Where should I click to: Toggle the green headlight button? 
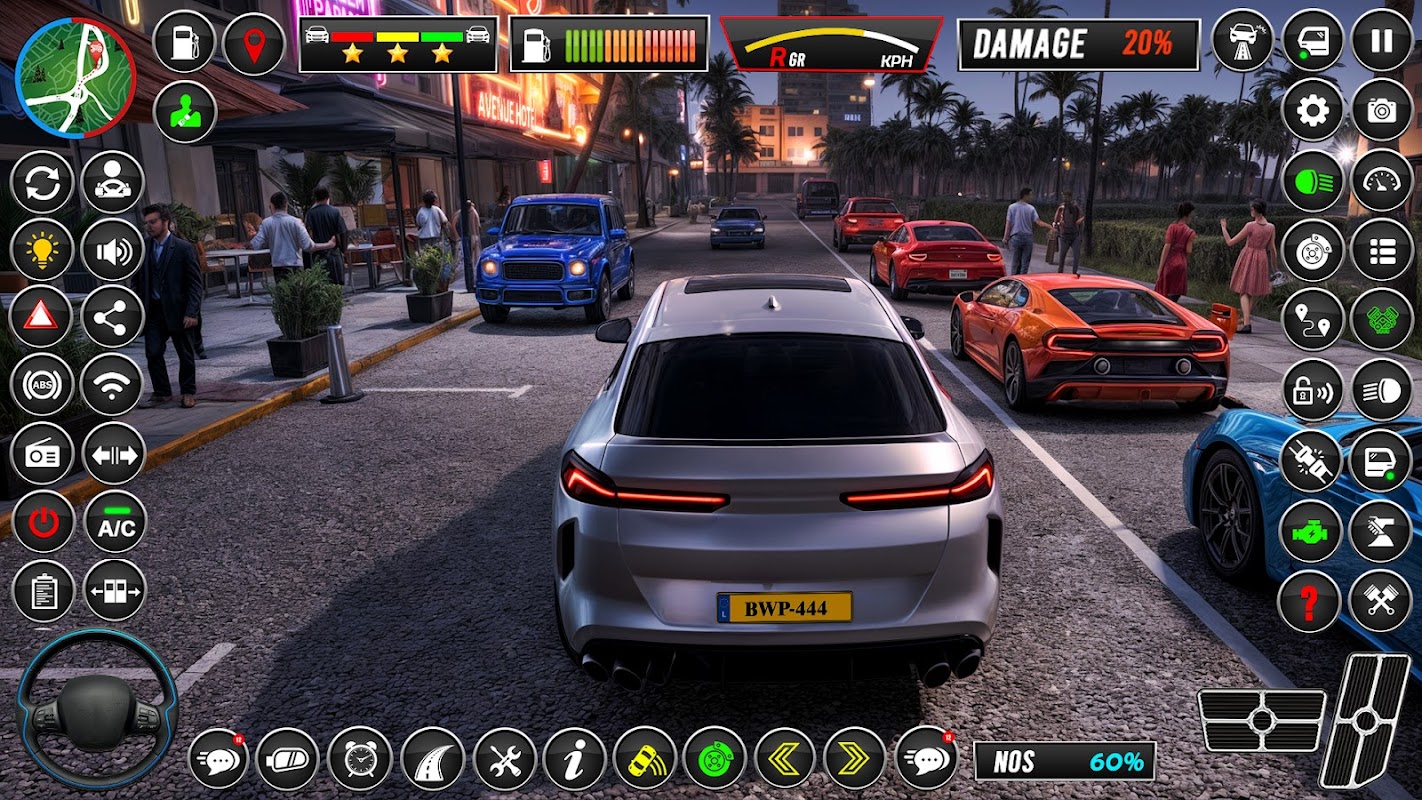tap(1313, 181)
